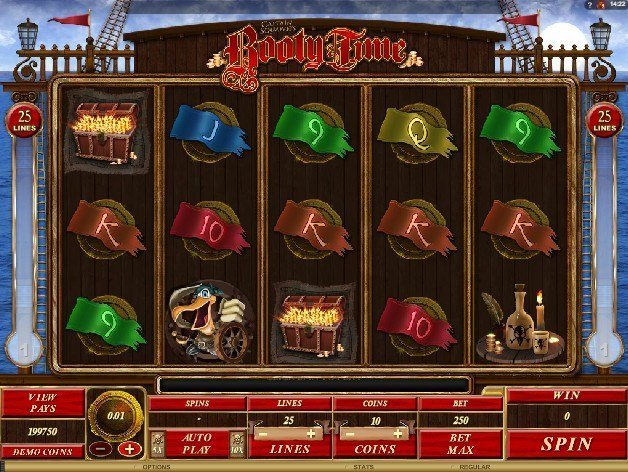Select the 10x auto play option

pyautogui.click(x=237, y=443)
